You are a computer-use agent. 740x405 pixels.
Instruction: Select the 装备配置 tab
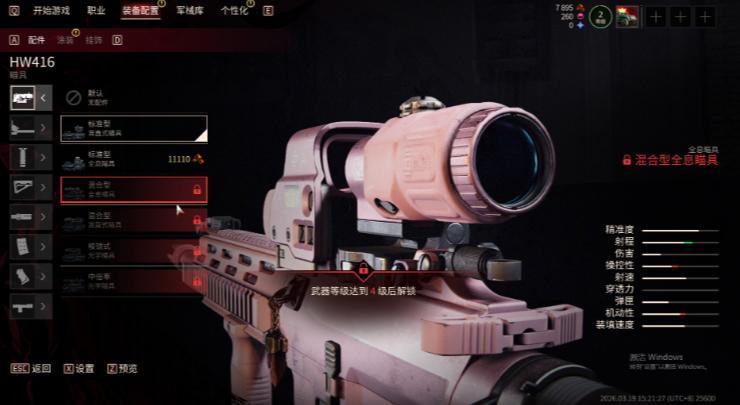140,10
